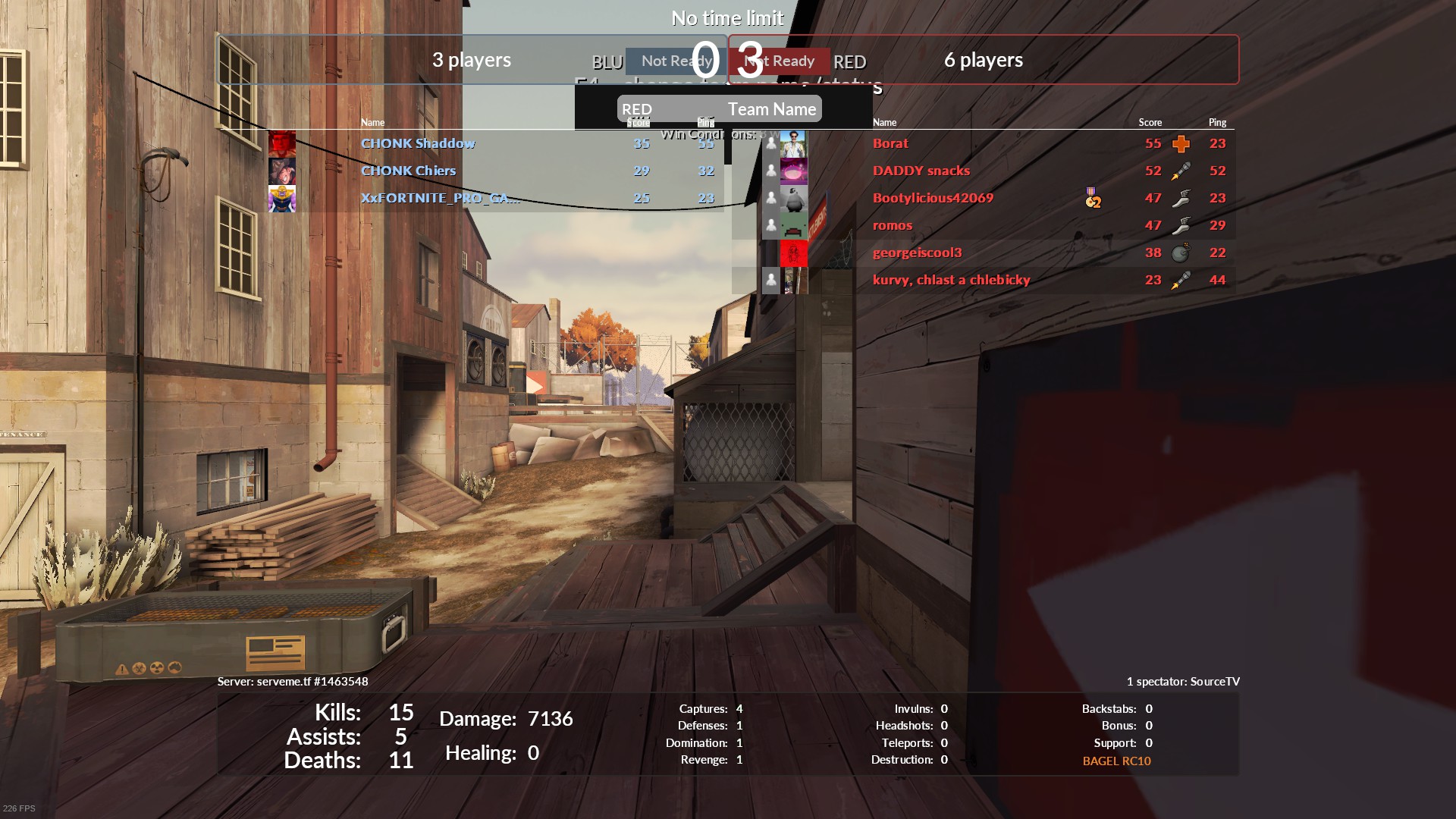Select georgeiscool3's scoreboard entry
The height and width of the screenshot is (819, 1456).
(x=917, y=253)
